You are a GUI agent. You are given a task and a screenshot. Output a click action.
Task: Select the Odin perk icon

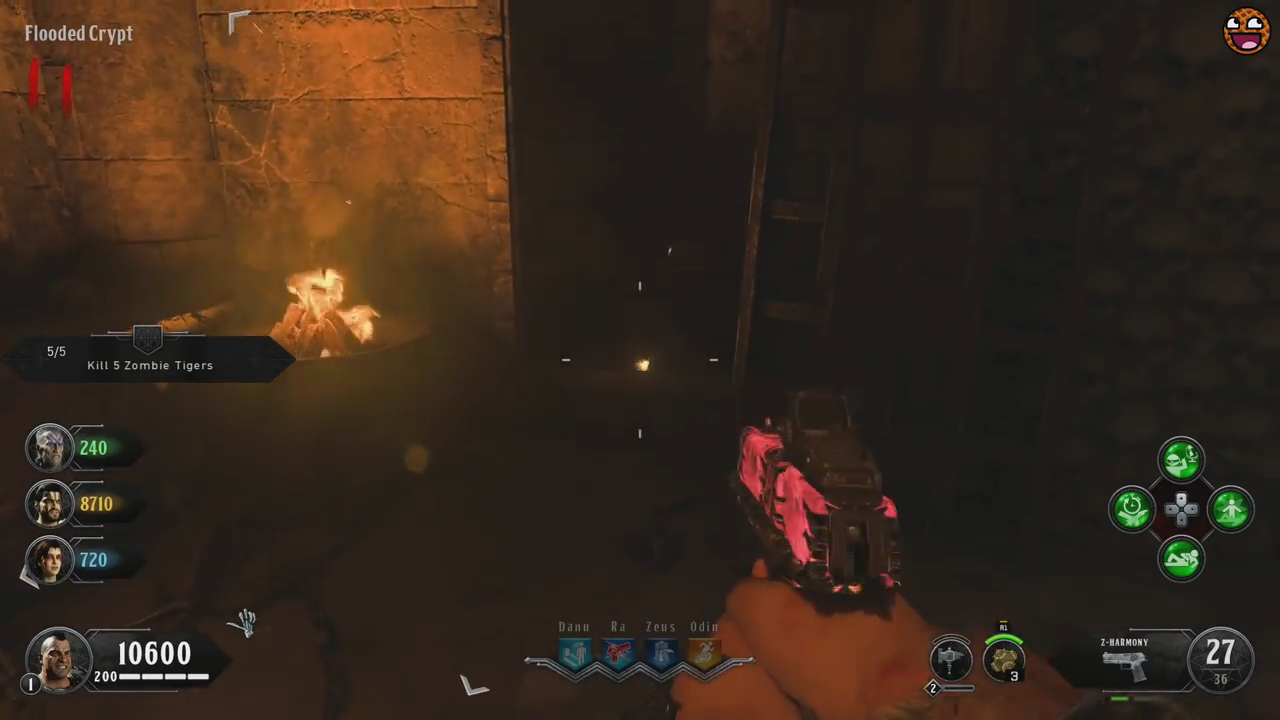point(704,654)
